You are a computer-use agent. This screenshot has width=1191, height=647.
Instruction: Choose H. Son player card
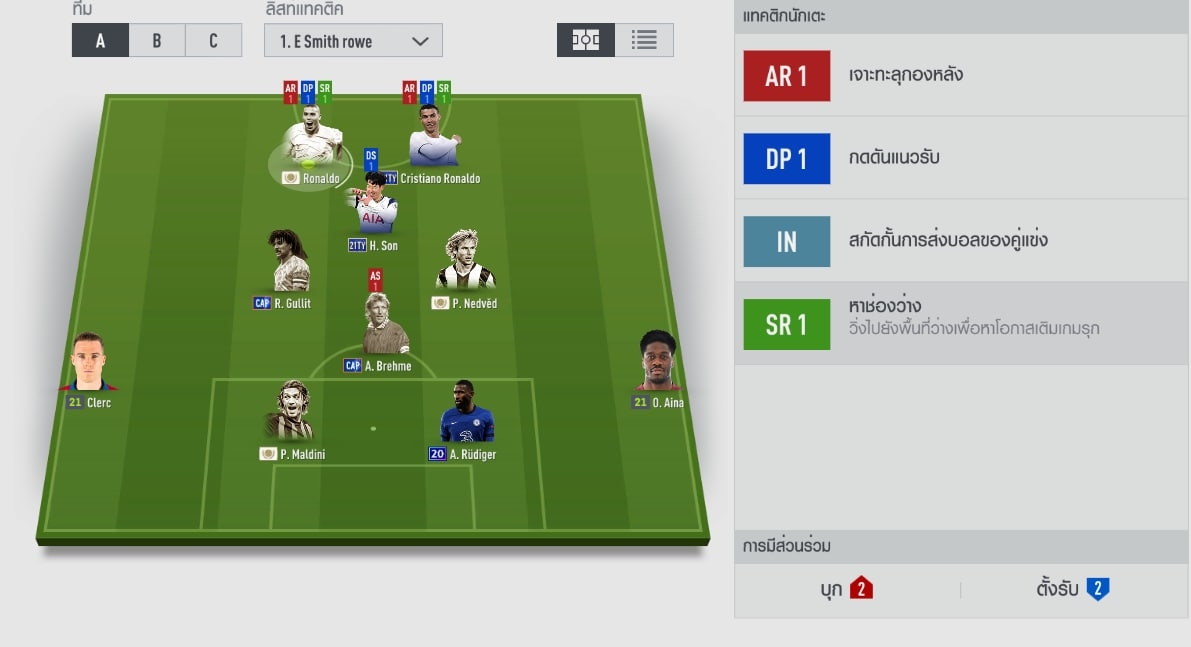tap(374, 208)
